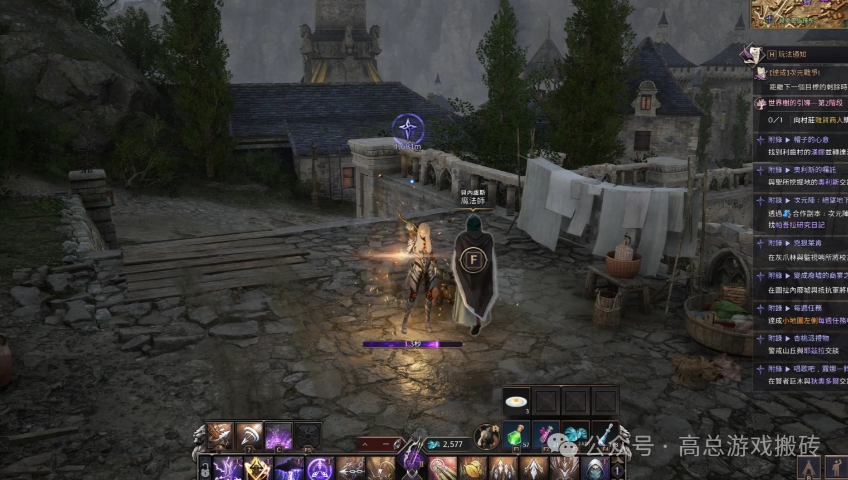
Task: Activate the purple circular rune skill
Action: (x=320, y=468)
